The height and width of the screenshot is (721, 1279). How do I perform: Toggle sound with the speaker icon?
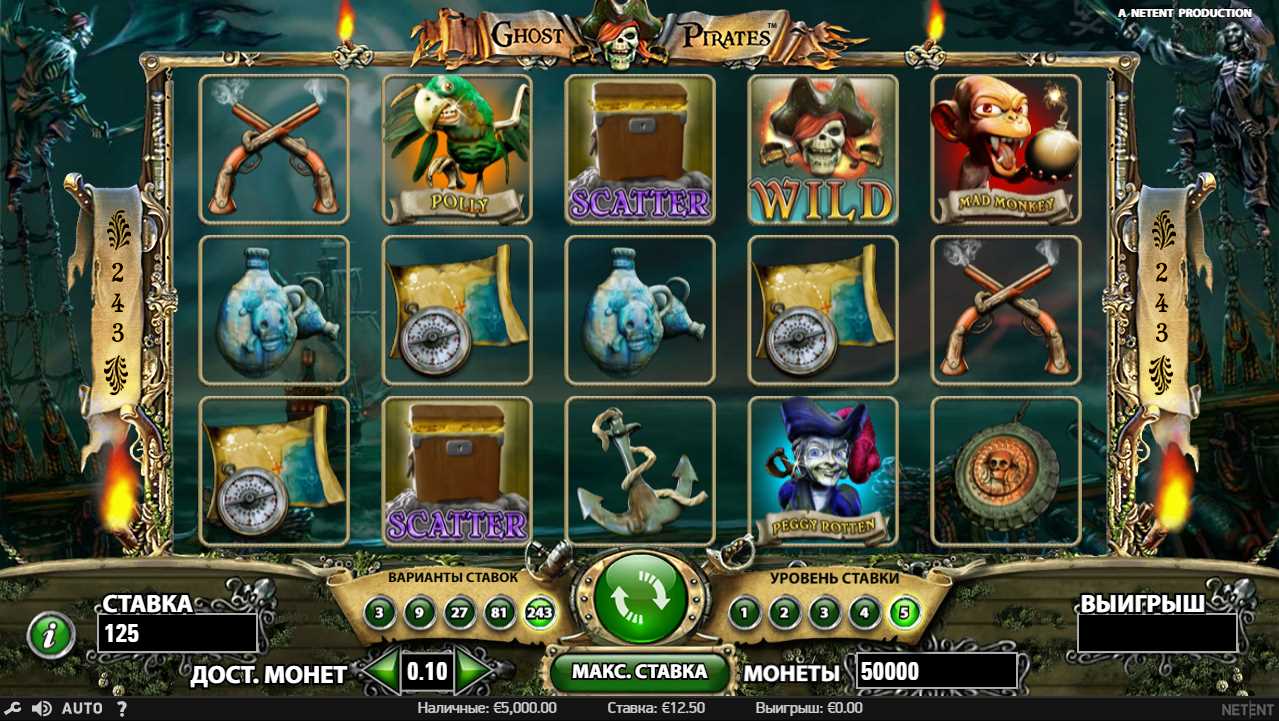pos(41,709)
